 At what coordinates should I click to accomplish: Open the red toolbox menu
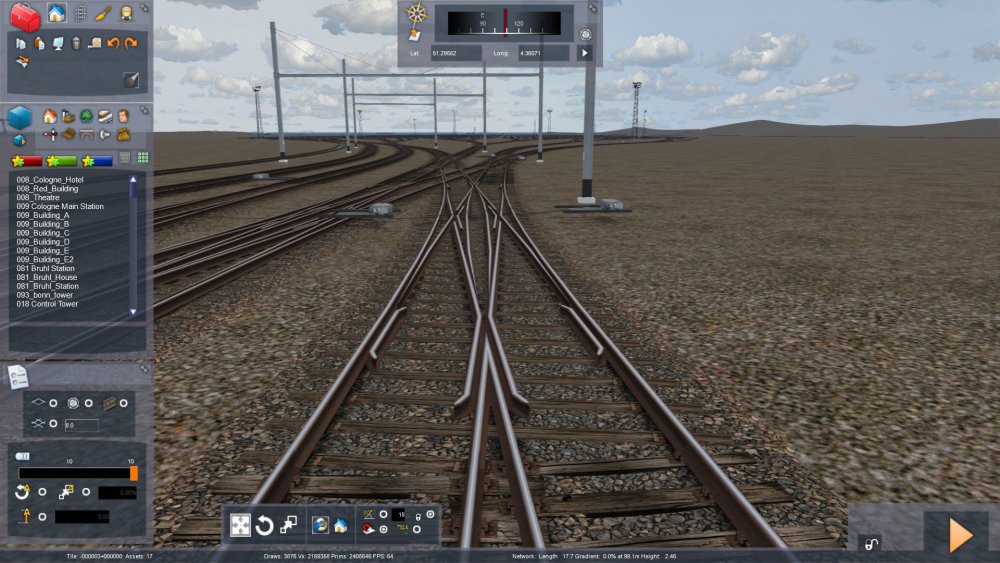tap(25, 16)
